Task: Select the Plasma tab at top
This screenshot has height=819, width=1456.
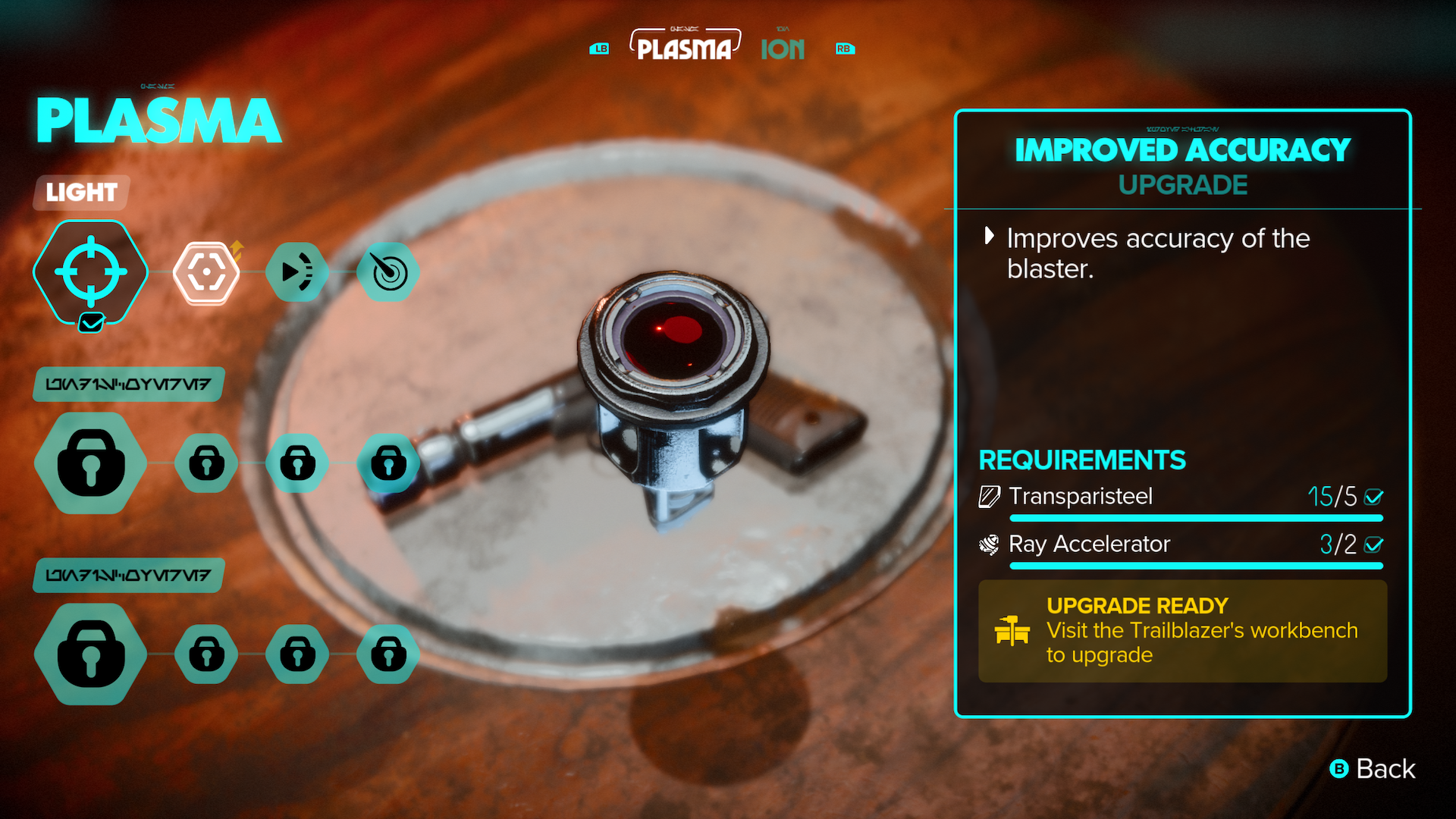Action: (684, 48)
